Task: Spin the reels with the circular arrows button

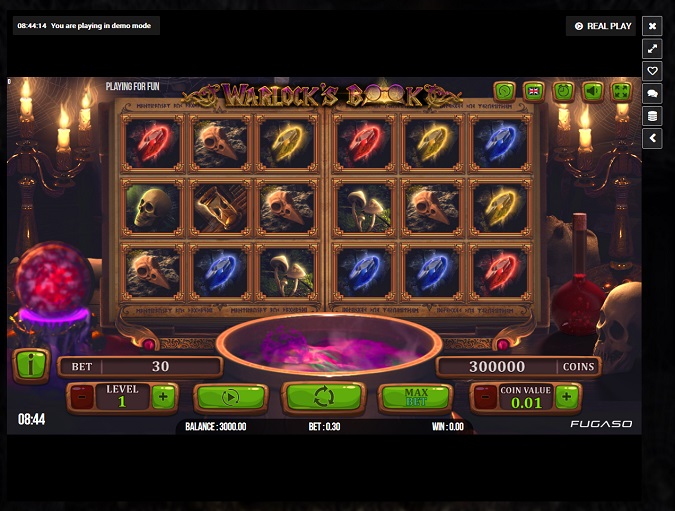Action: 324,397
